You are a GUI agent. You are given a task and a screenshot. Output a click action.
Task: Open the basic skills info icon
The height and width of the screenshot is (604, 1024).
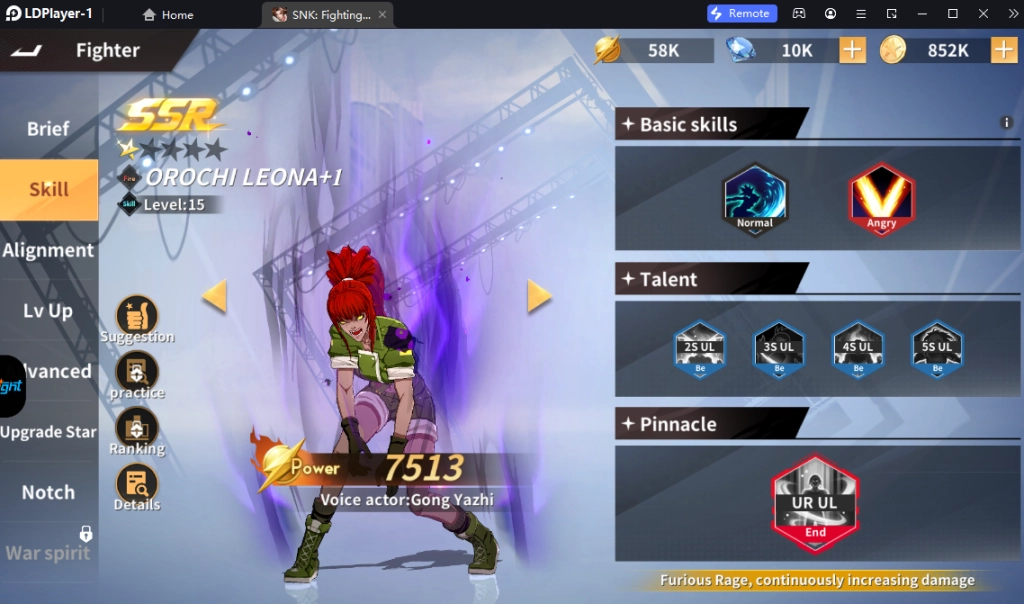[x=1007, y=123]
